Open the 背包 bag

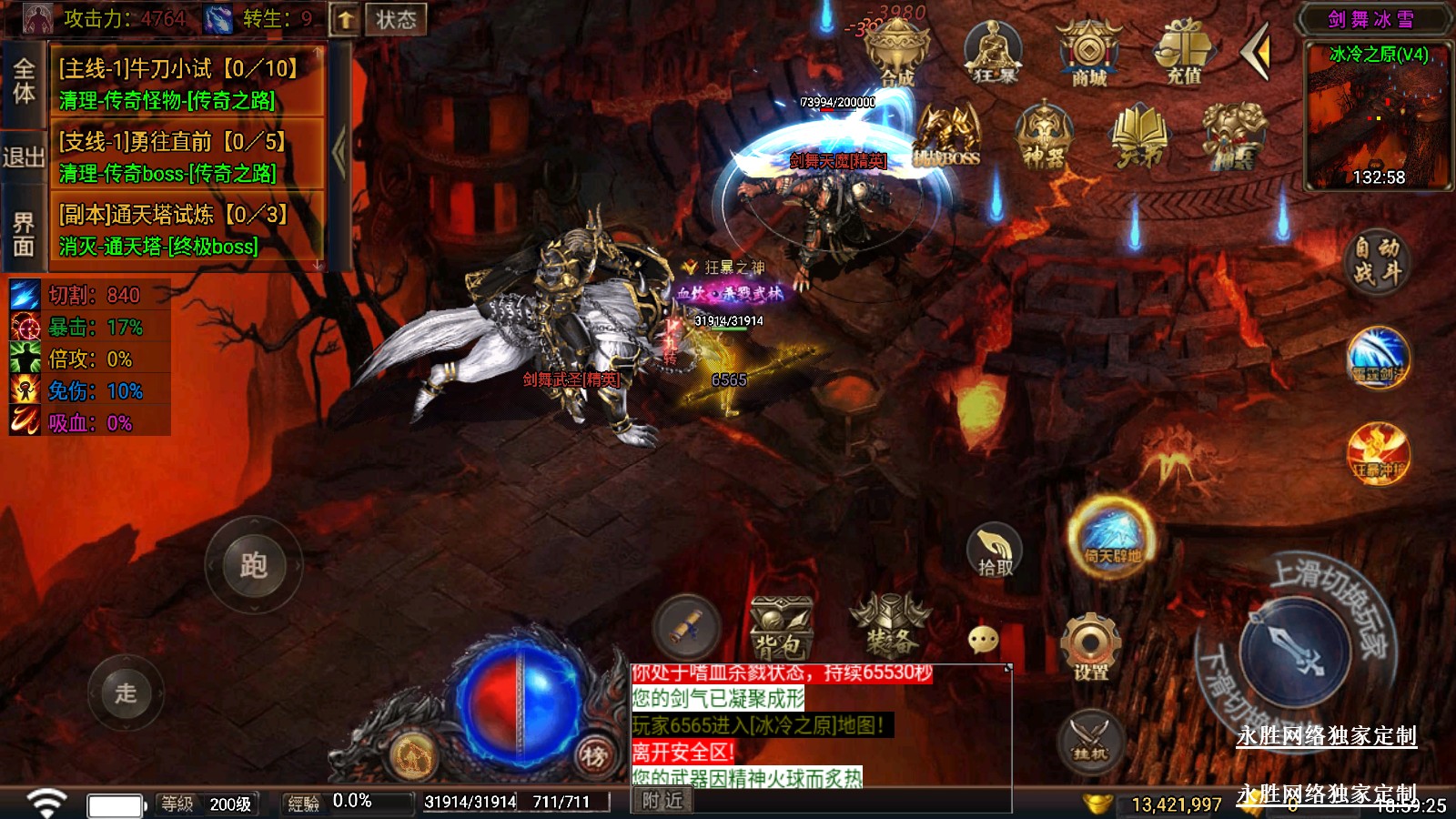click(780, 628)
